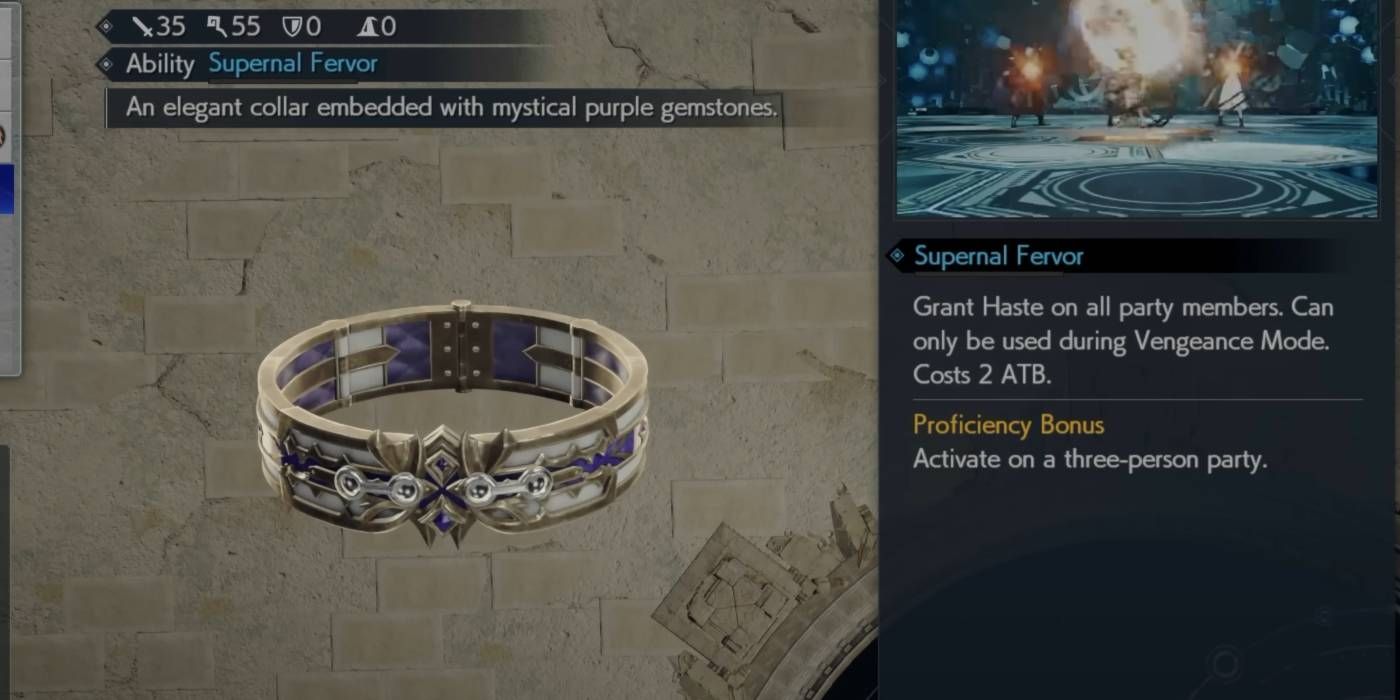Screen dimensions: 1400x700
Task: Click the Supernal Fervor heading in details panel
Action: pyautogui.click(x=998, y=256)
